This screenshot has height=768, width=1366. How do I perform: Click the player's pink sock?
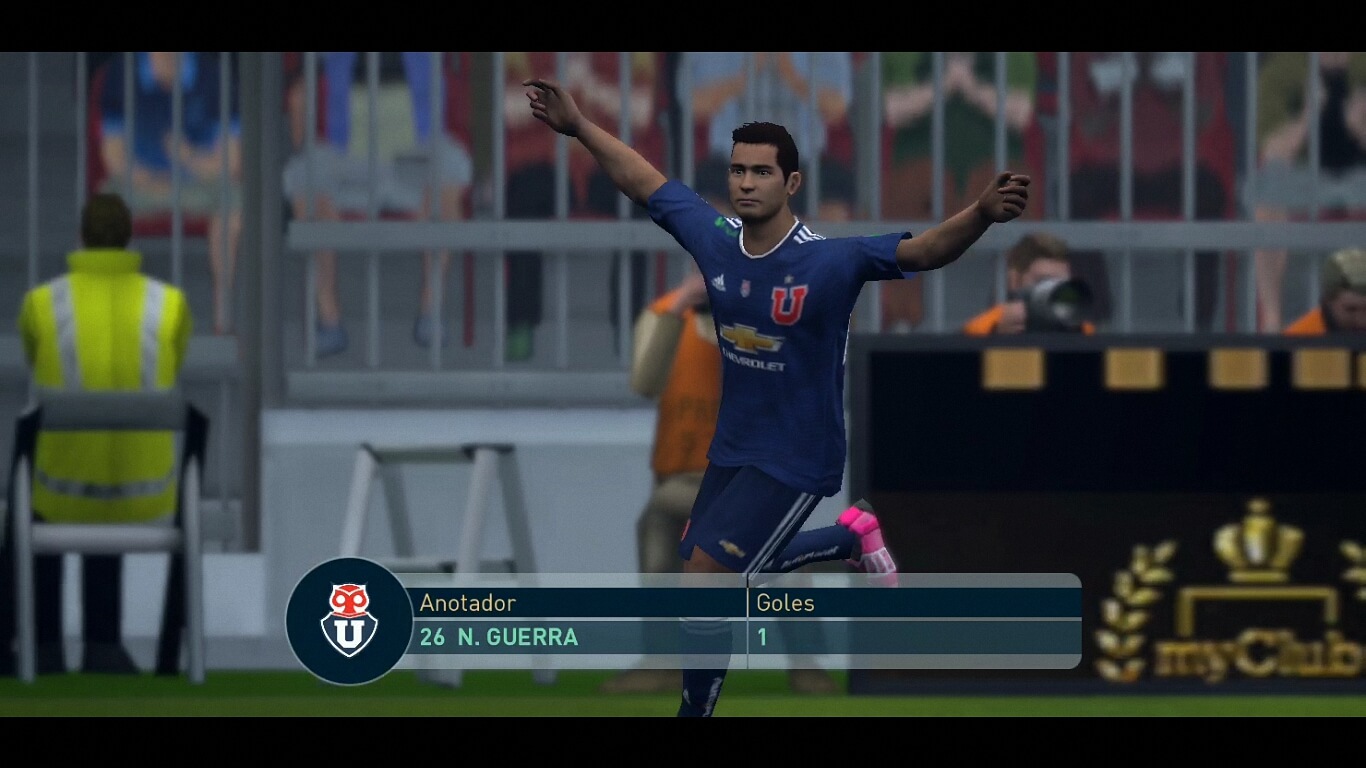coord(865,525)
